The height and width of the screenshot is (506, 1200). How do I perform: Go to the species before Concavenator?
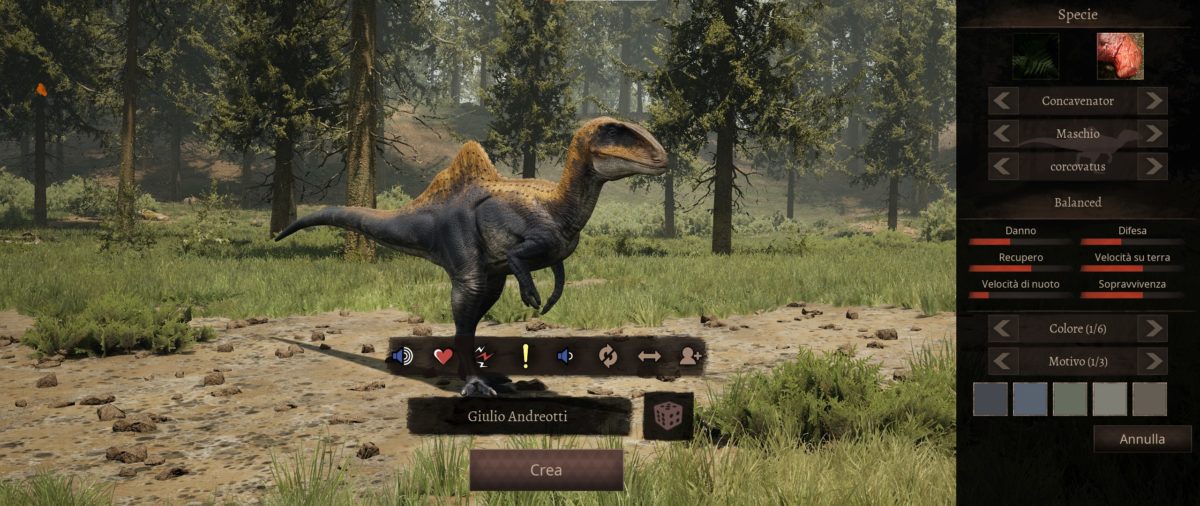(1004, 101)
